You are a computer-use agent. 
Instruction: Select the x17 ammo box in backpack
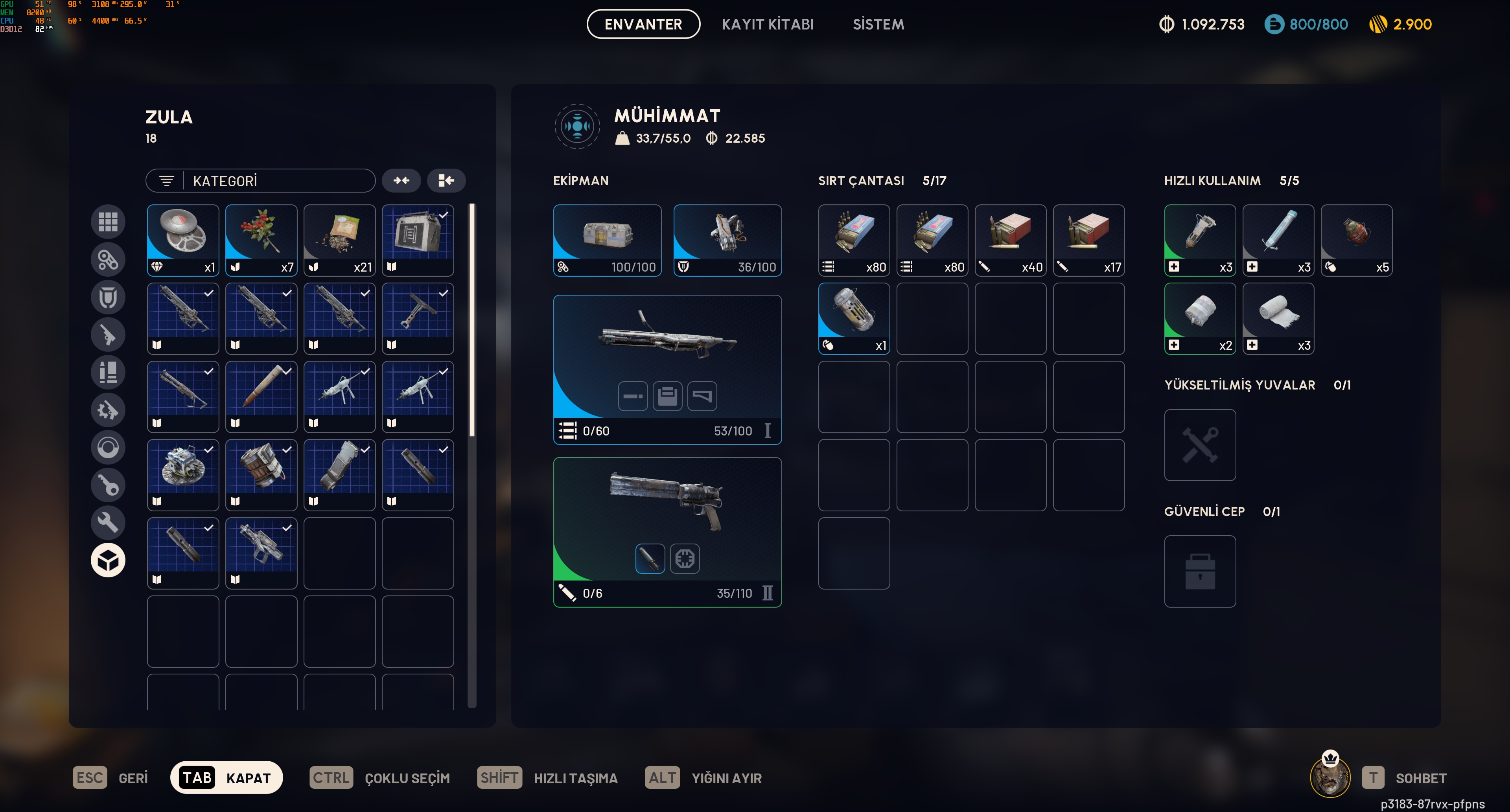[x=1088, y=240]
